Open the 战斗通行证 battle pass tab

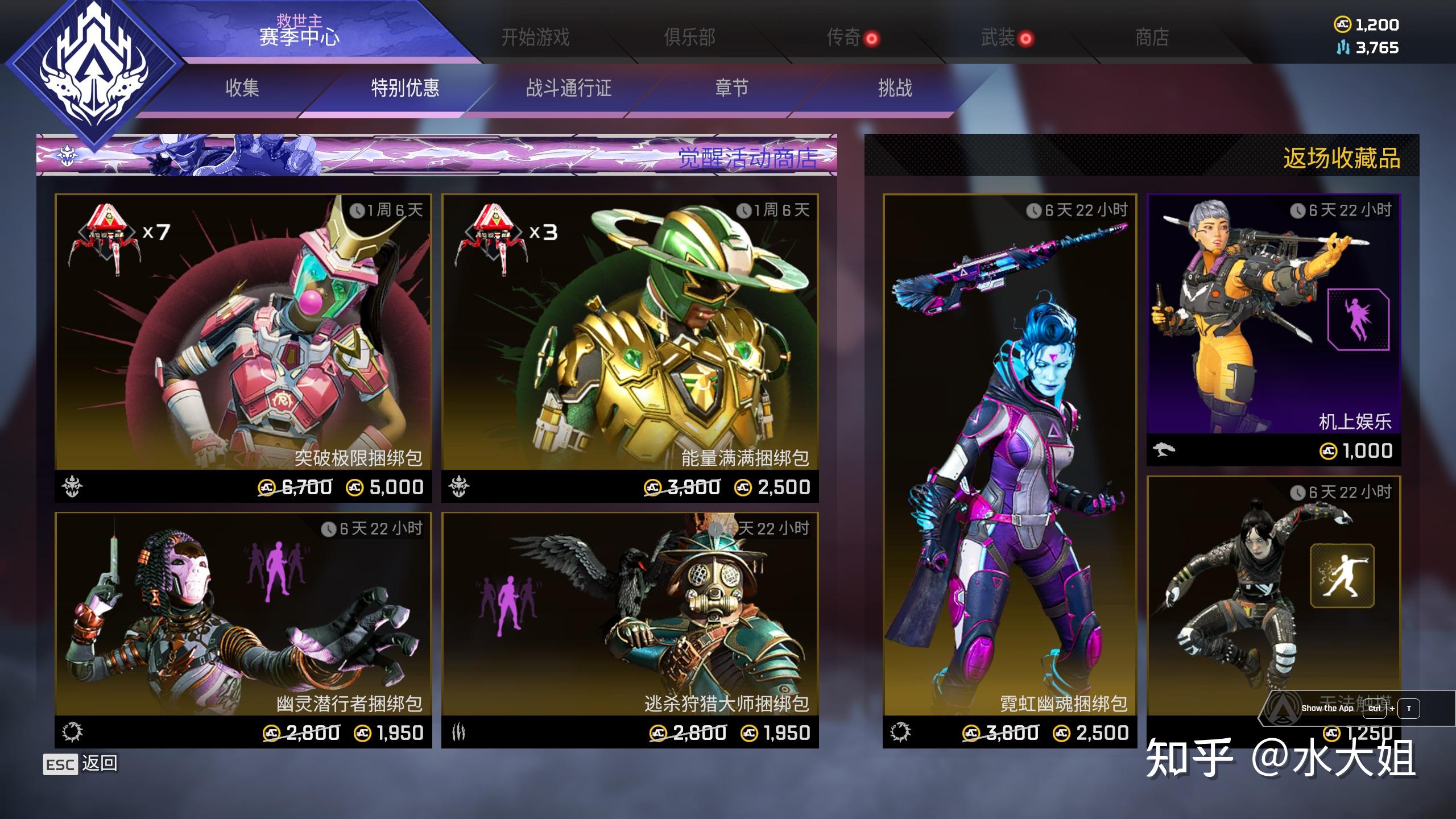coord(568,88)
